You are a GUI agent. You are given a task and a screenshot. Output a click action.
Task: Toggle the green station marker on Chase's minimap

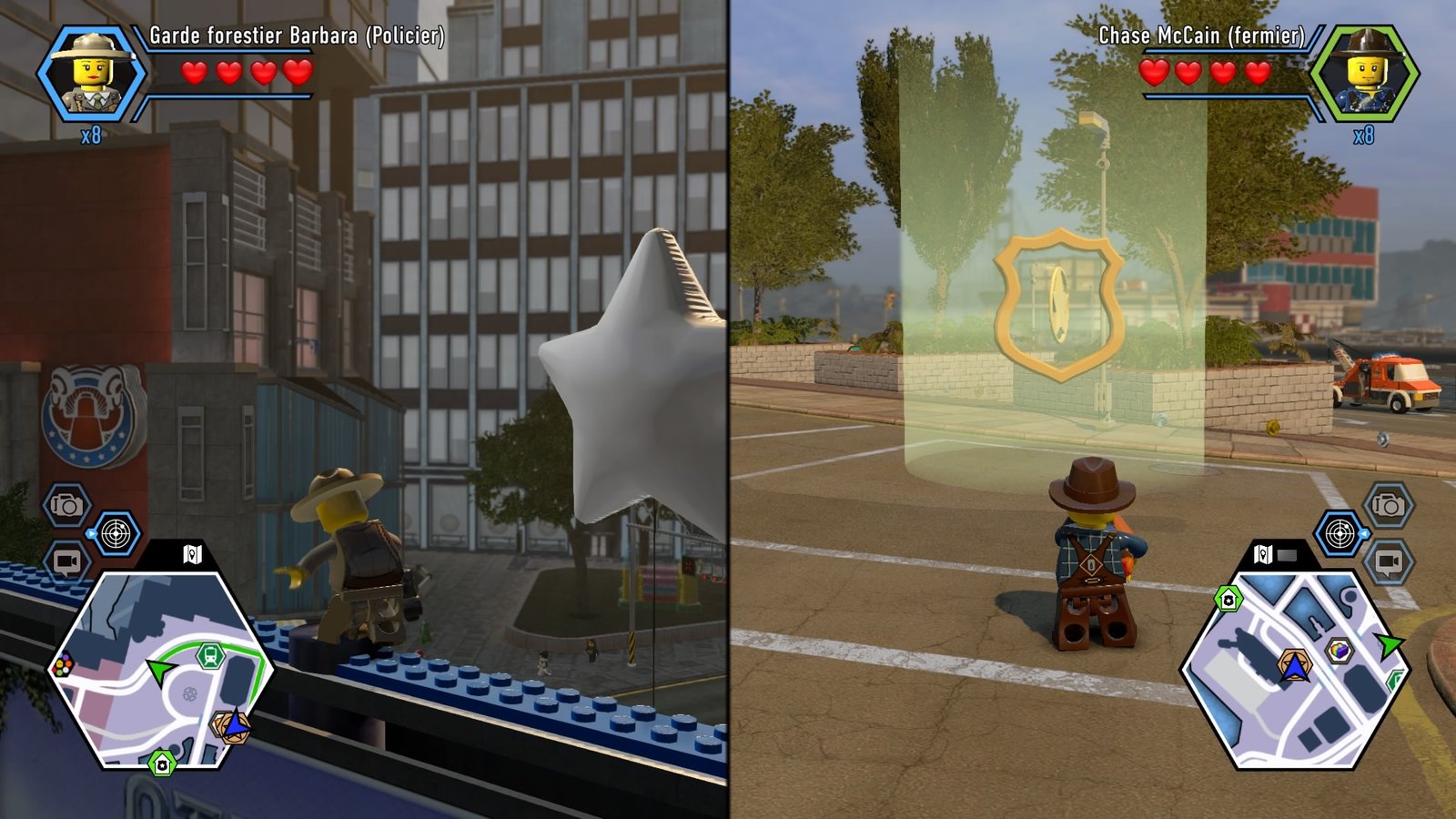pos(1228,596)
